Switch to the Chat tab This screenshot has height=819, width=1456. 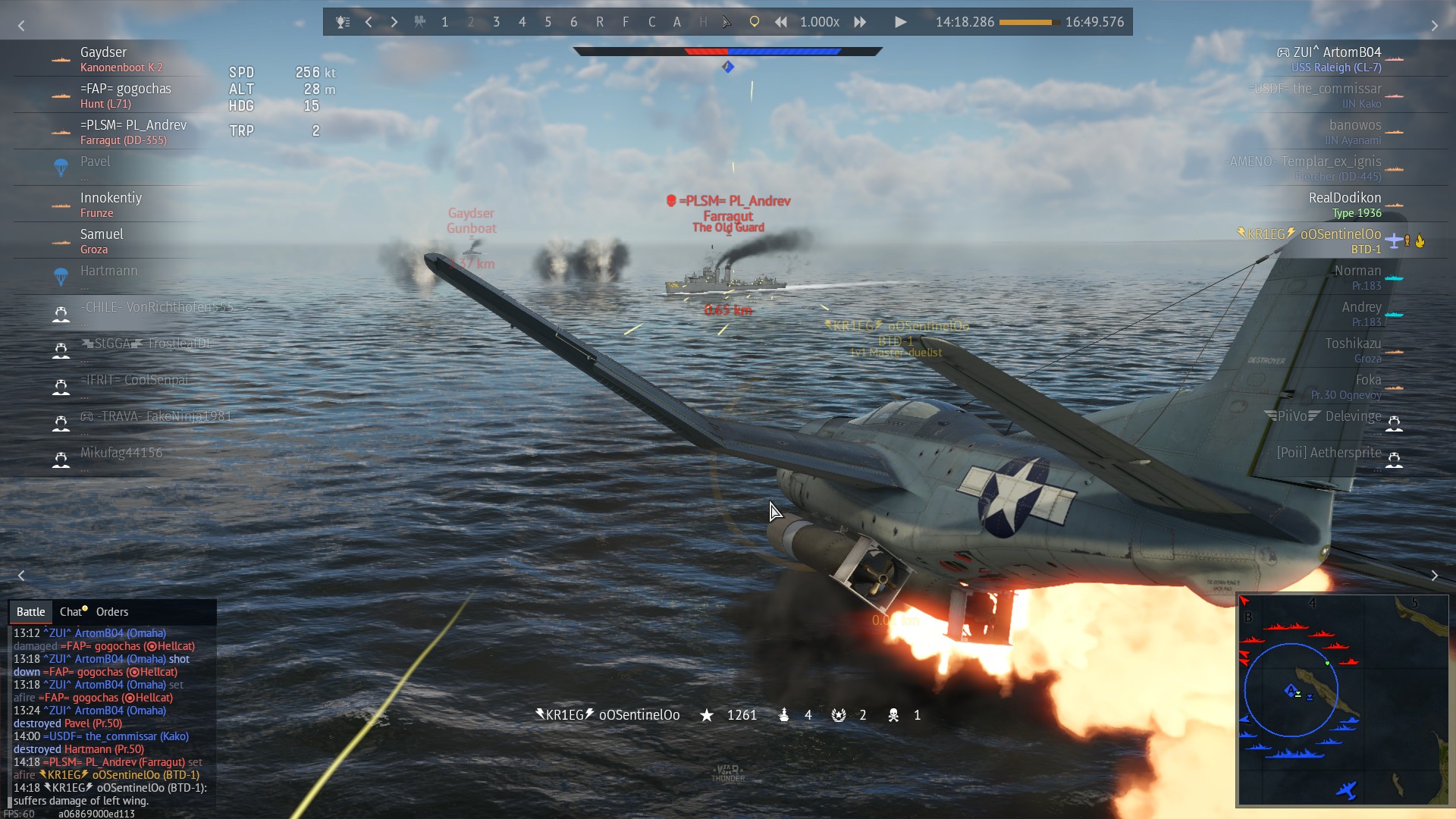point(72,612)
